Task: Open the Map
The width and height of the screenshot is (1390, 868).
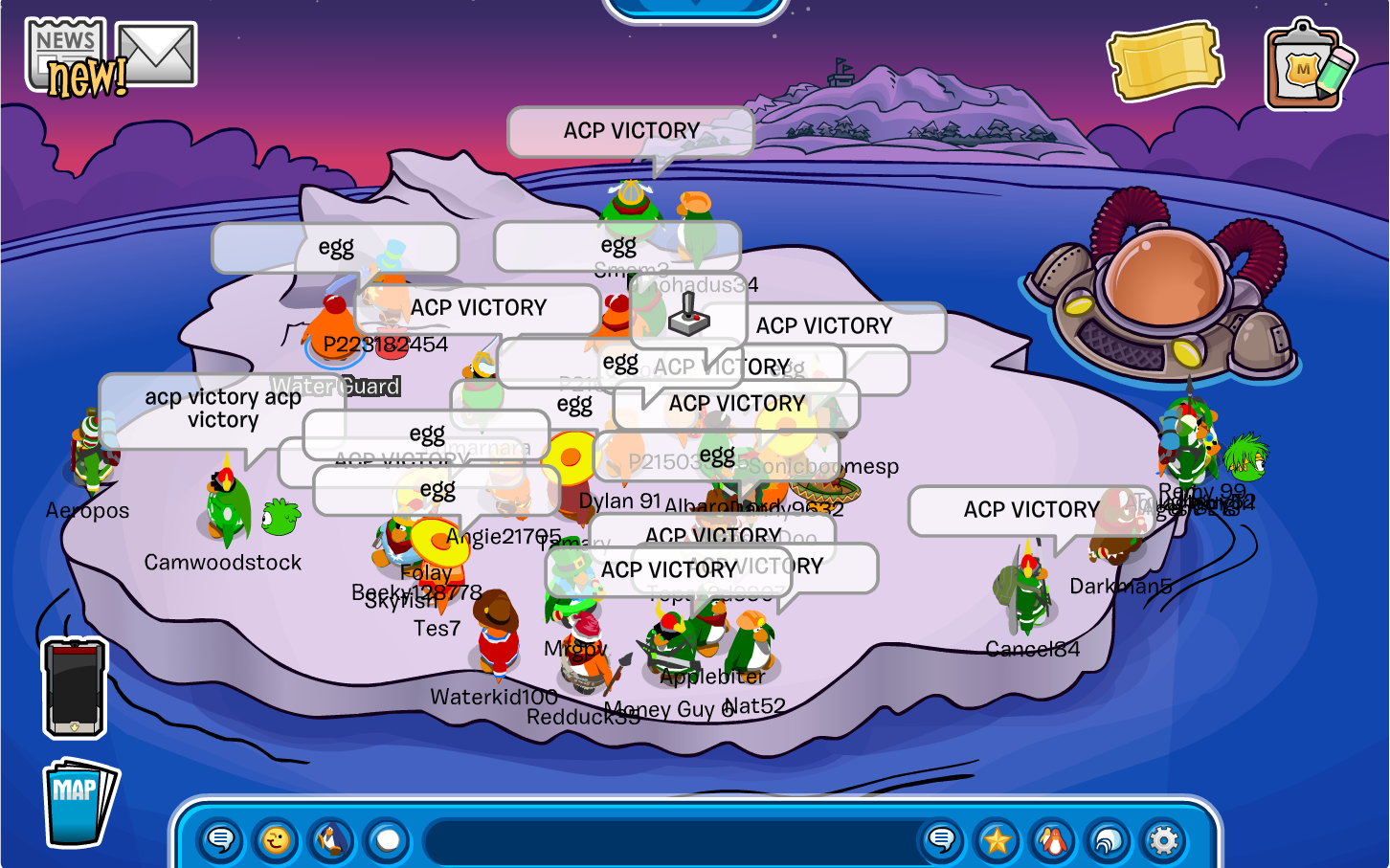Action: [x=78, y=802]
